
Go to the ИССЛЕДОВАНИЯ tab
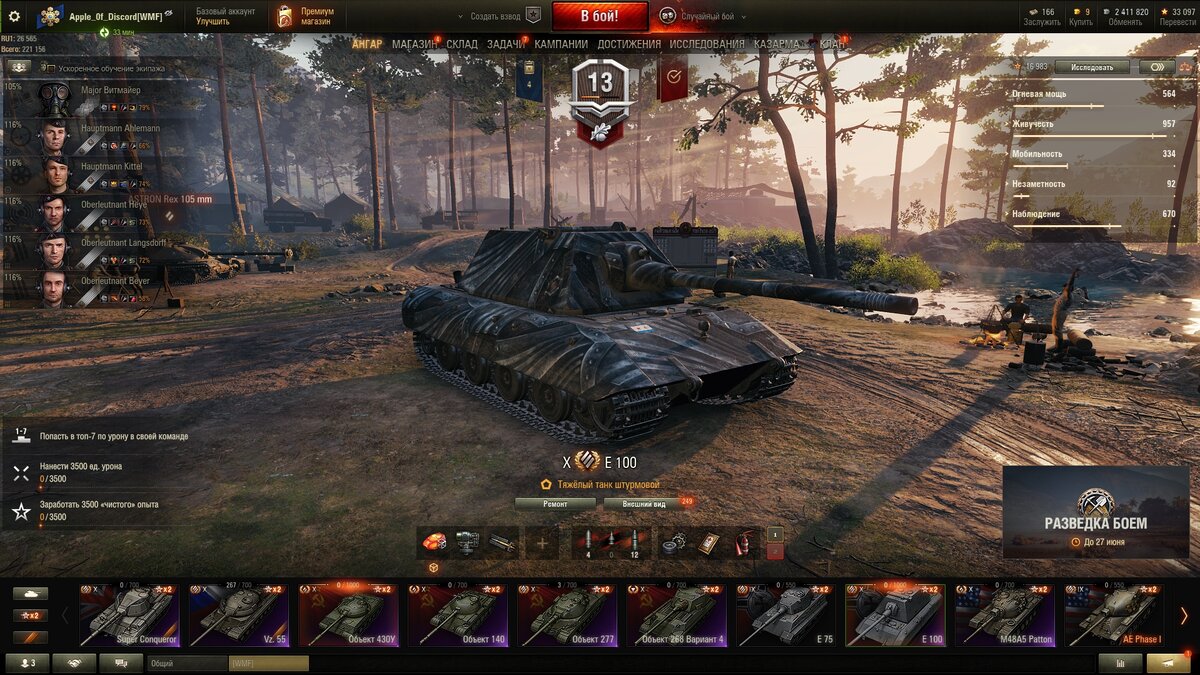[x=707, y=44]
